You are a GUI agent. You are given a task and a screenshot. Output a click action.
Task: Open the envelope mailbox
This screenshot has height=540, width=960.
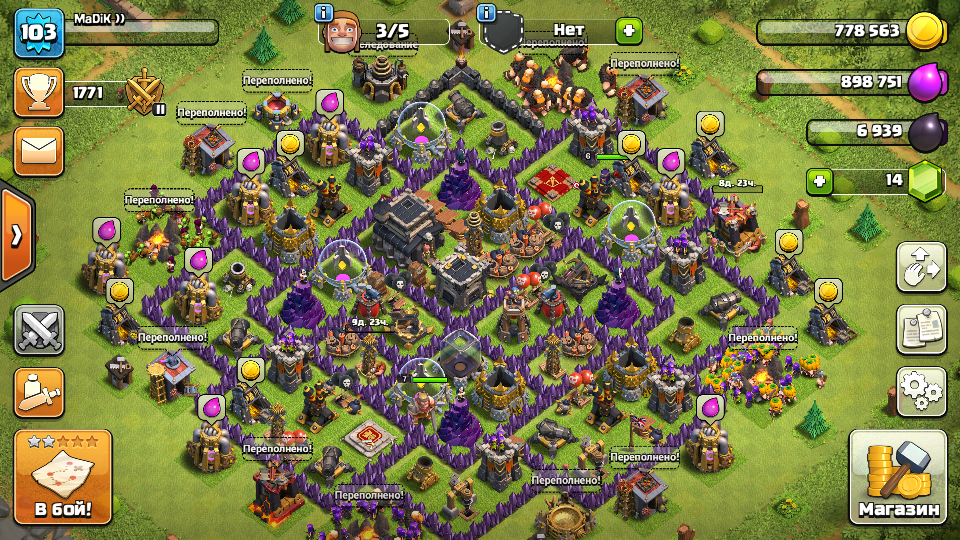39,150
